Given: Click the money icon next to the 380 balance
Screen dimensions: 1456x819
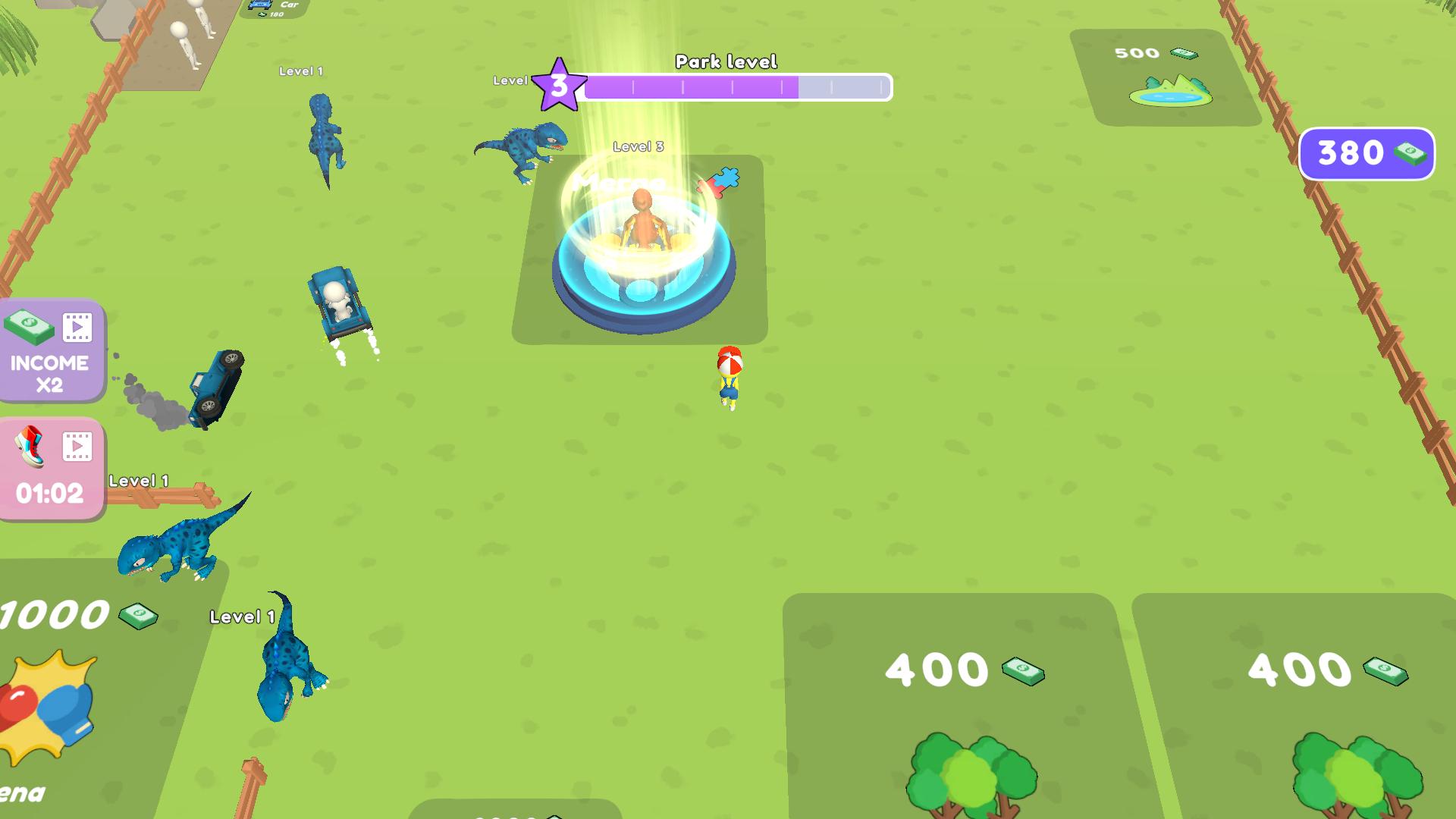Looking at the screenshot, I should (x=1409, y=154).
